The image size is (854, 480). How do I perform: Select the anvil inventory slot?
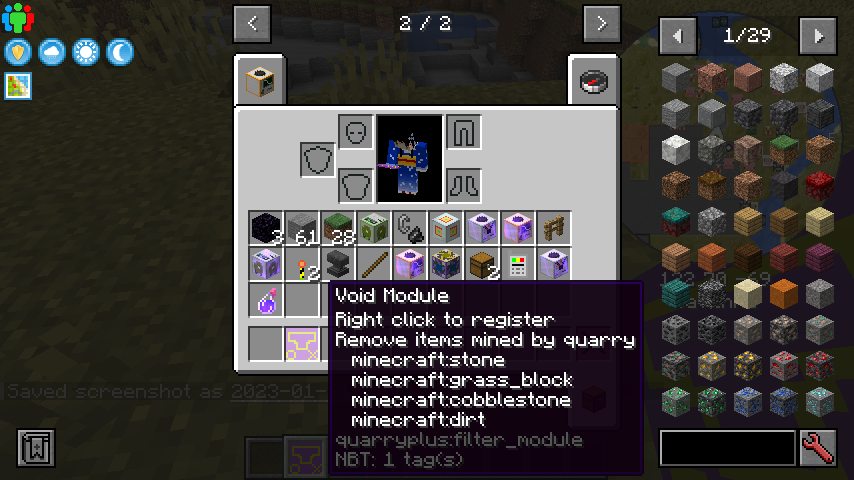pos(339,265)
